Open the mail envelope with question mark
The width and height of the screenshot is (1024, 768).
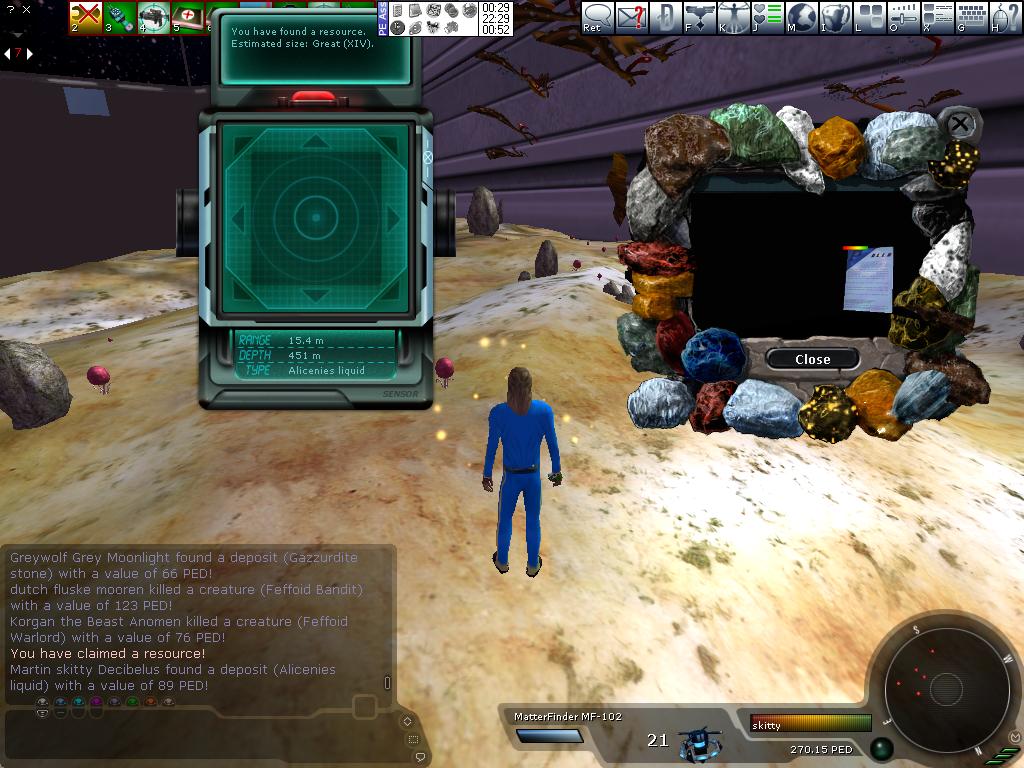click(x=631, y=17)
